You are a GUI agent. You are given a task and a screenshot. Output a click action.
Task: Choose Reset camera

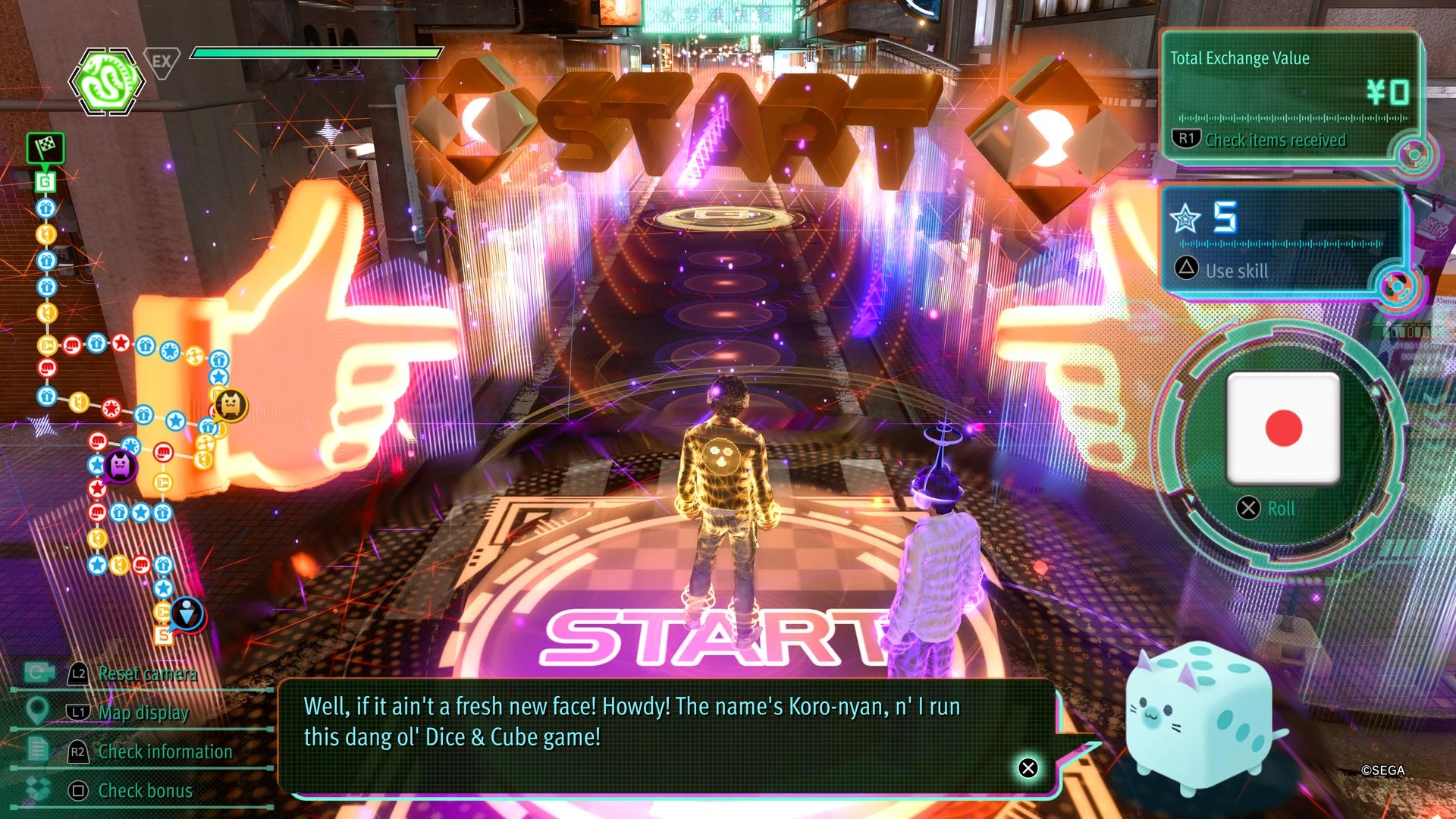[147, 673]
